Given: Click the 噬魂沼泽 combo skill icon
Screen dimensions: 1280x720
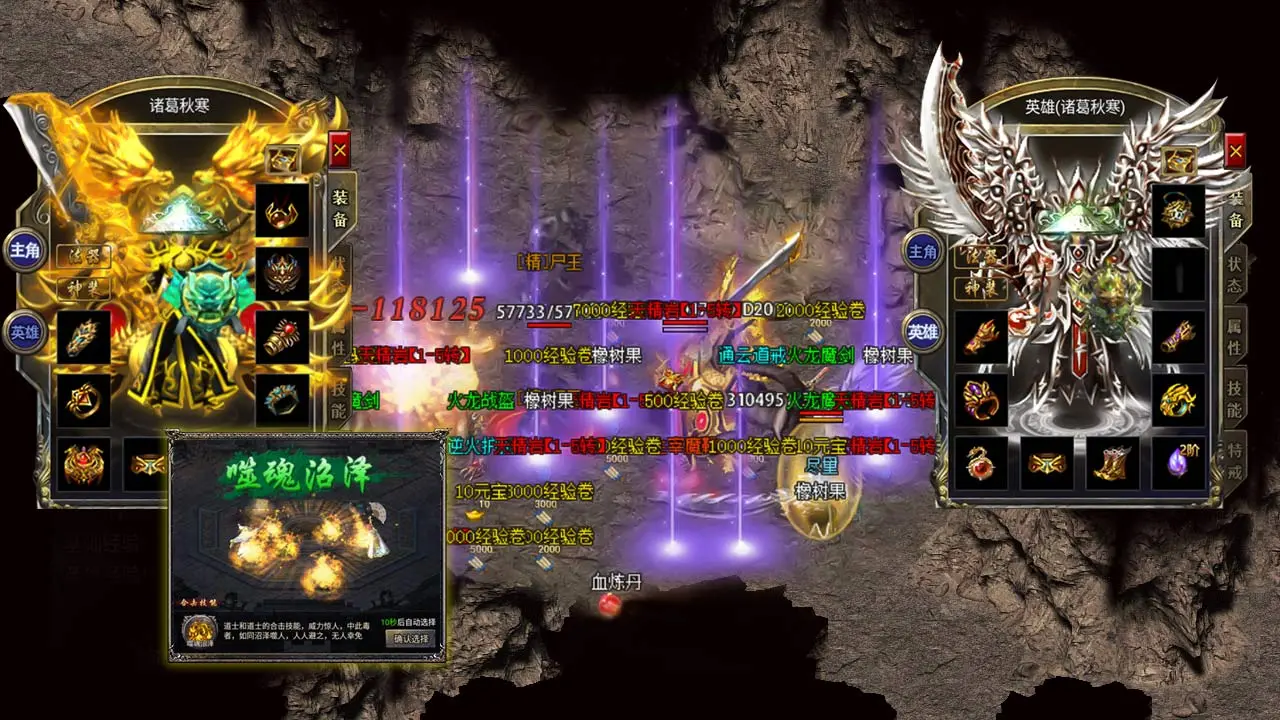Looking at the screenshot, I should [201, 631].
